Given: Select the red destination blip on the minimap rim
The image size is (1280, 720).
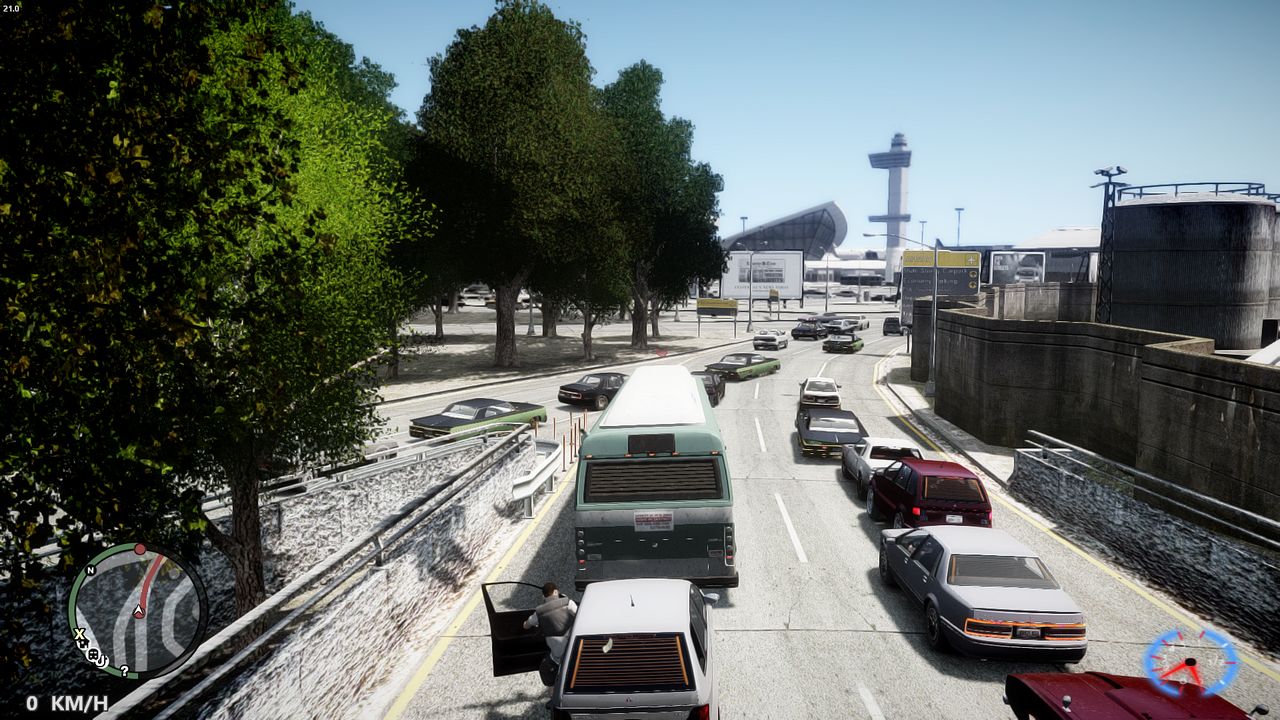Looking at the screenshot, I should pyautogui.click(x=140, y=549).
